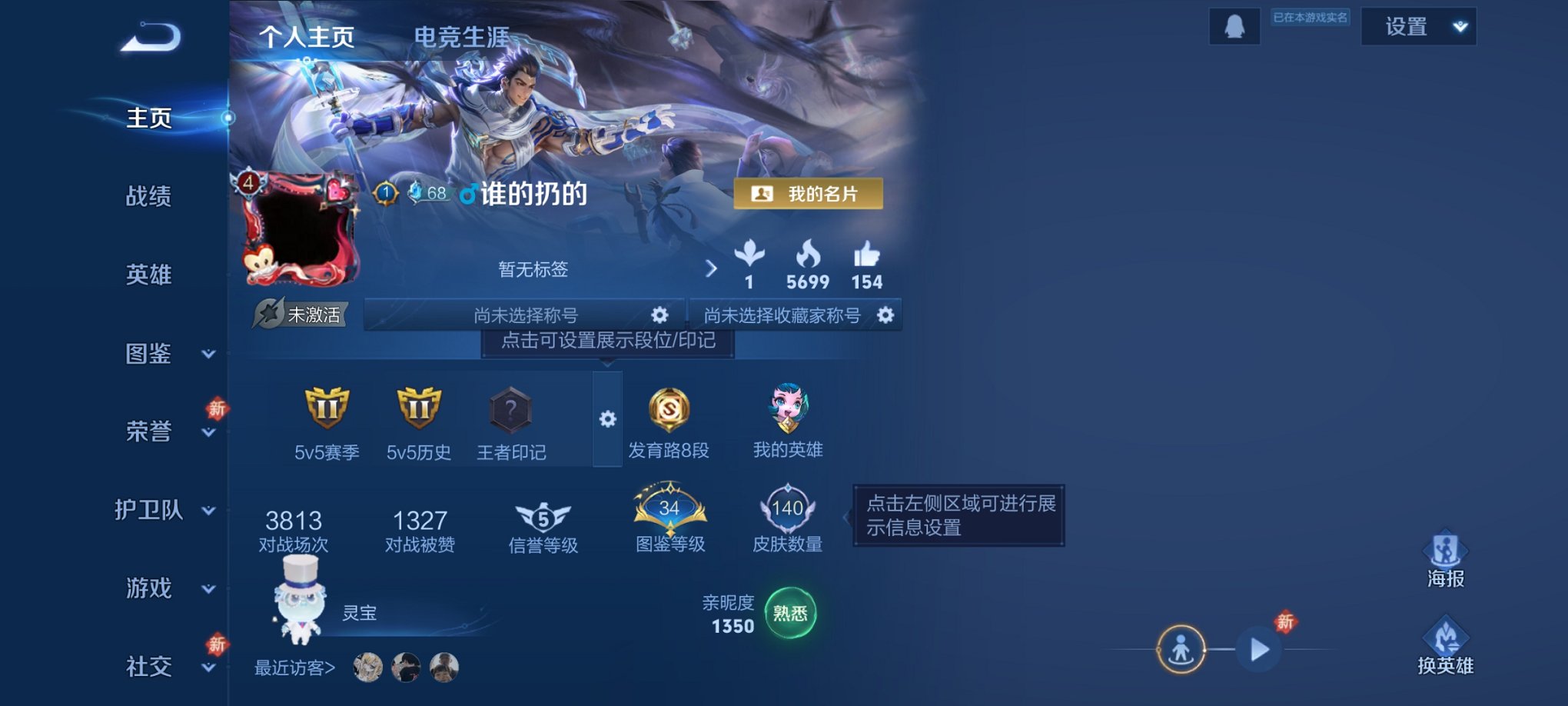The height and width of the screenshot is (706, 1568).
Task: Open the rank display settings gear
Action: point(608,418)
